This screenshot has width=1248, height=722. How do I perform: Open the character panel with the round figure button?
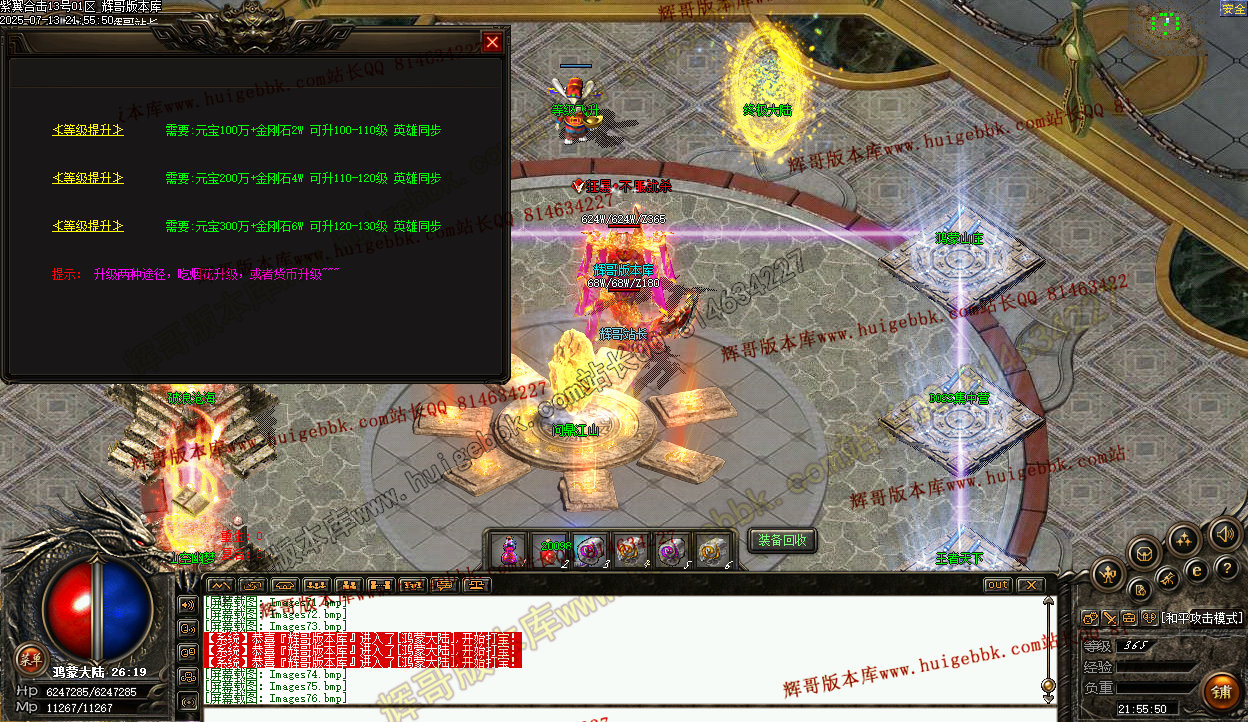coord(1109,575)
